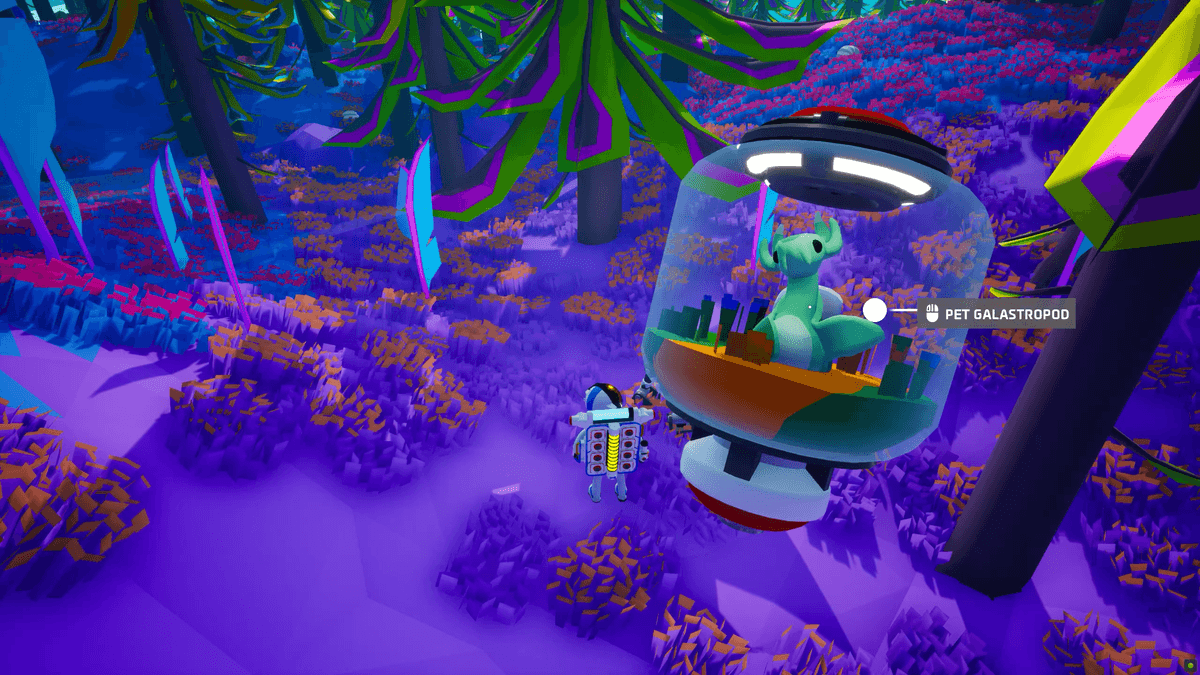The height and width of the screenshot is (675, 1200).
Task: Click the white Pet Galastropod interaction marker
Action: pos(874,311)
